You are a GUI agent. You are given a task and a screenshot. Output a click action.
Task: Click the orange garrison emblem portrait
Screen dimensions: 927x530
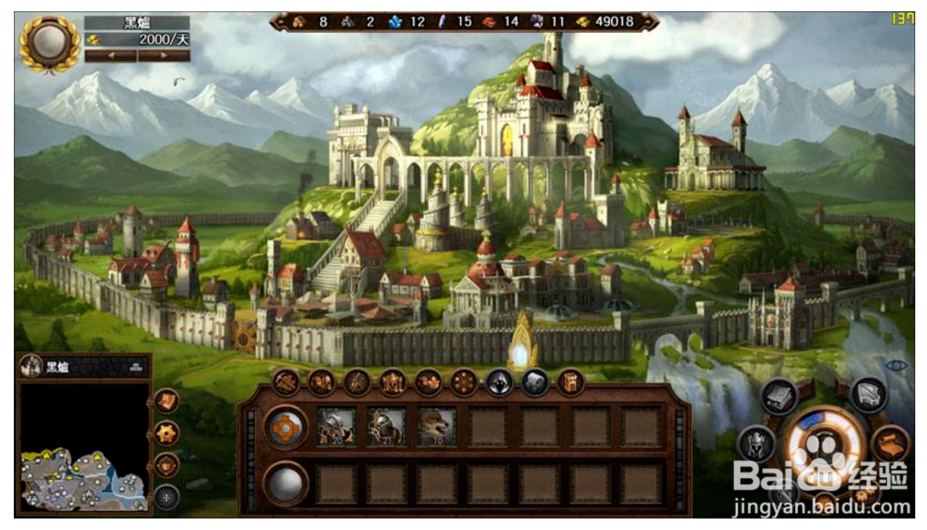(285, 427)
